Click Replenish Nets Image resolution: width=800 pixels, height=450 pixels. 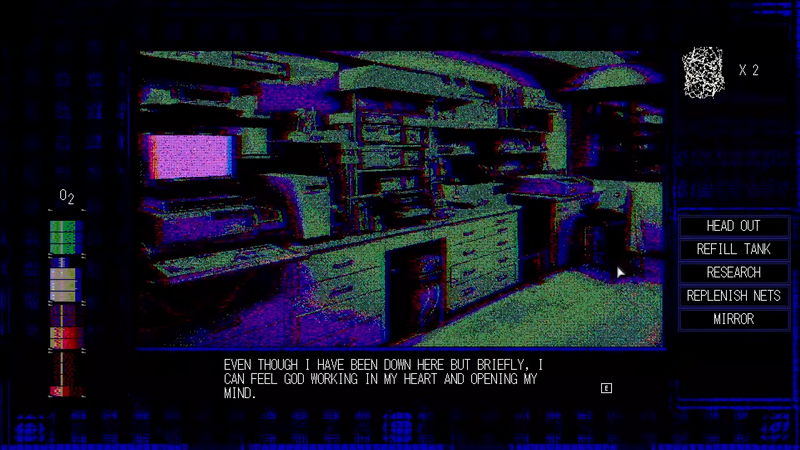pyautogui.click(x=733, y=296)
